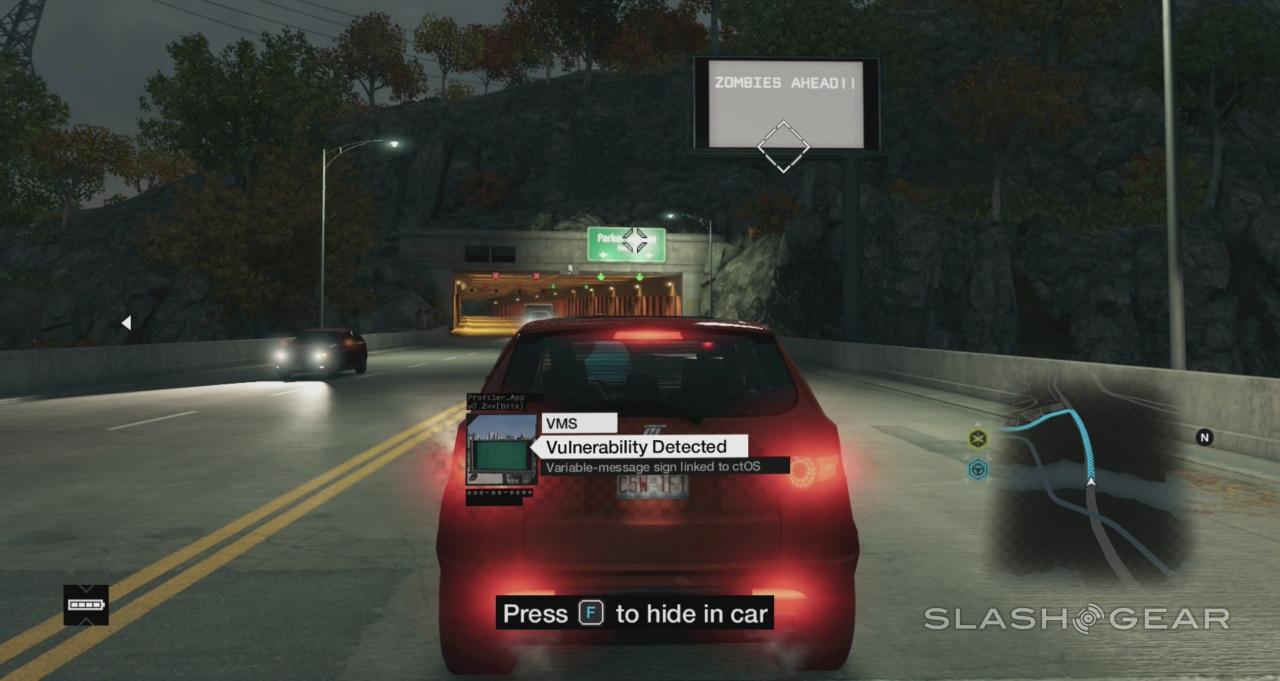Activate the diamond hack marker on the billboard

point(782,147)
